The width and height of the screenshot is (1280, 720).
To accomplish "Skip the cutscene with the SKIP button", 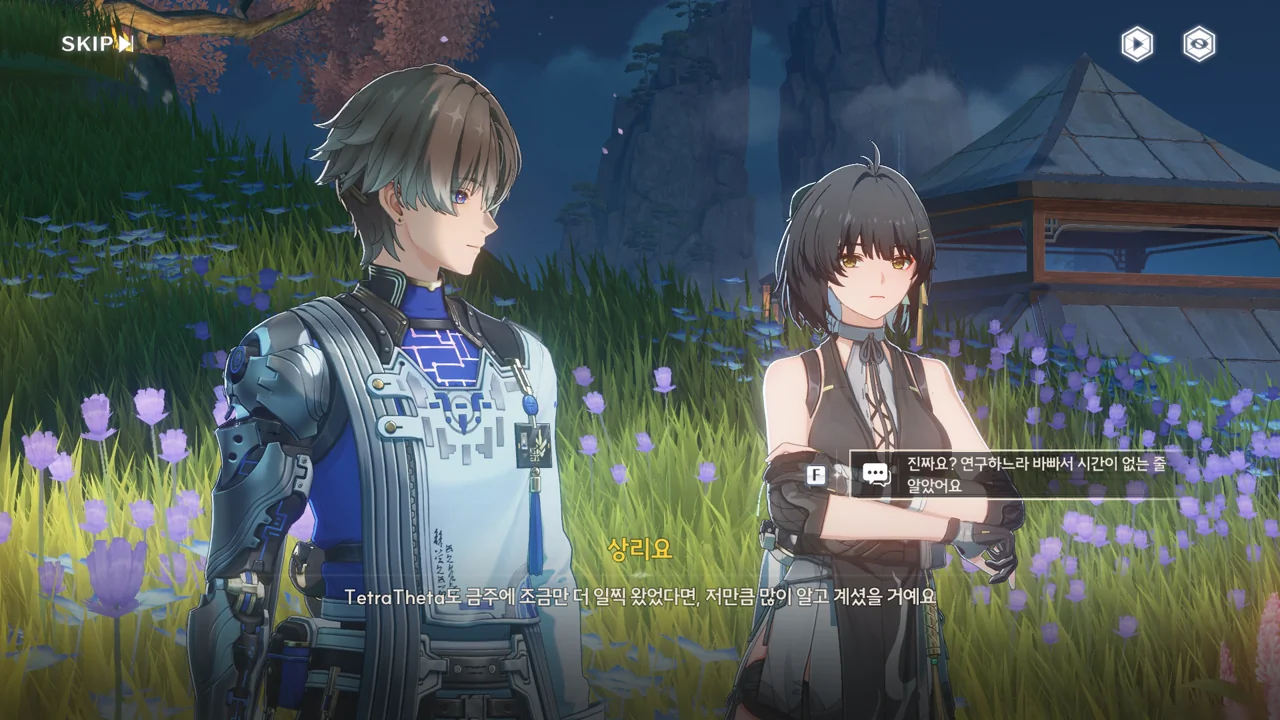I will pos(97,43).
